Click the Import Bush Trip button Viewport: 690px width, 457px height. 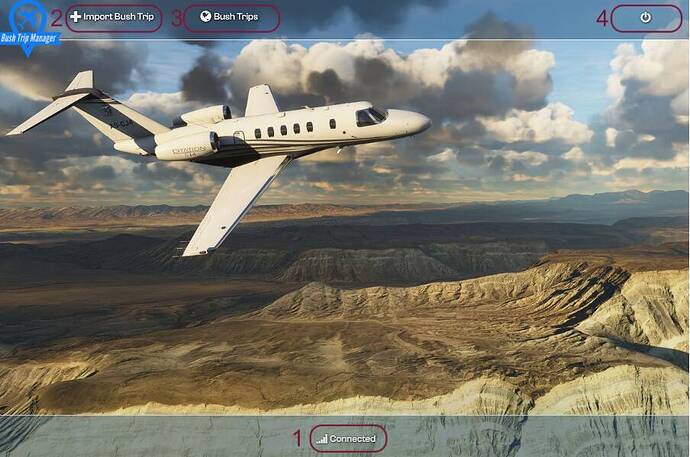pyautogui.click(x=113, y=17)
